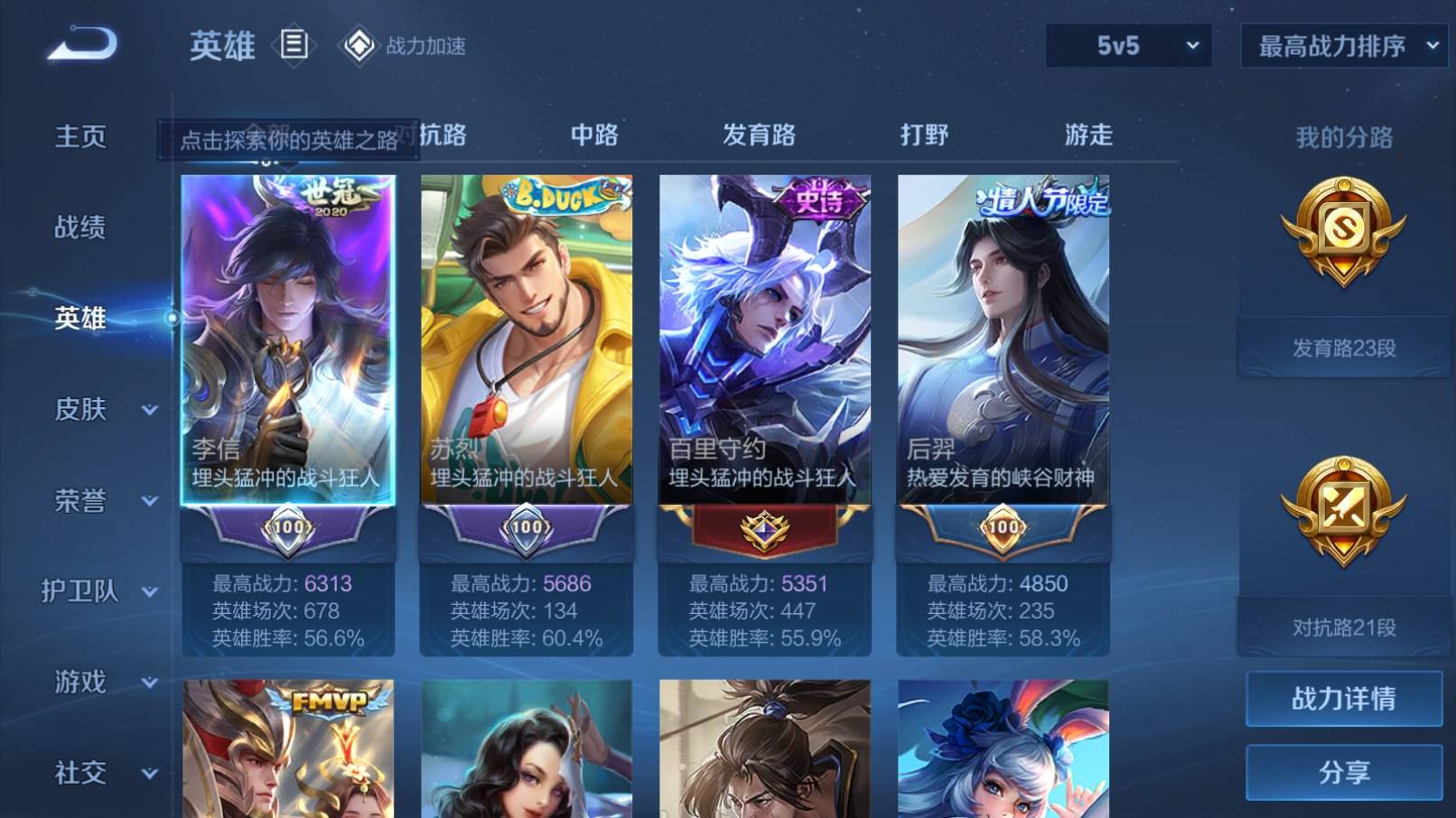Expand the 护卫队 sidebar section
Viewport: 1456px width, 818px height.
pos(81,592)
